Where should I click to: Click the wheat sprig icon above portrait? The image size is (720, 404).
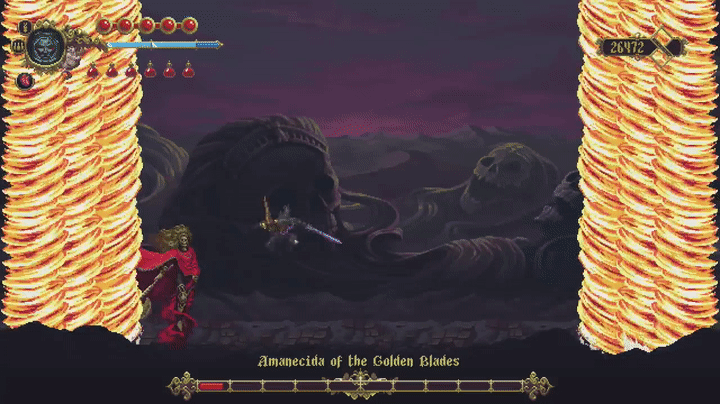24,26
